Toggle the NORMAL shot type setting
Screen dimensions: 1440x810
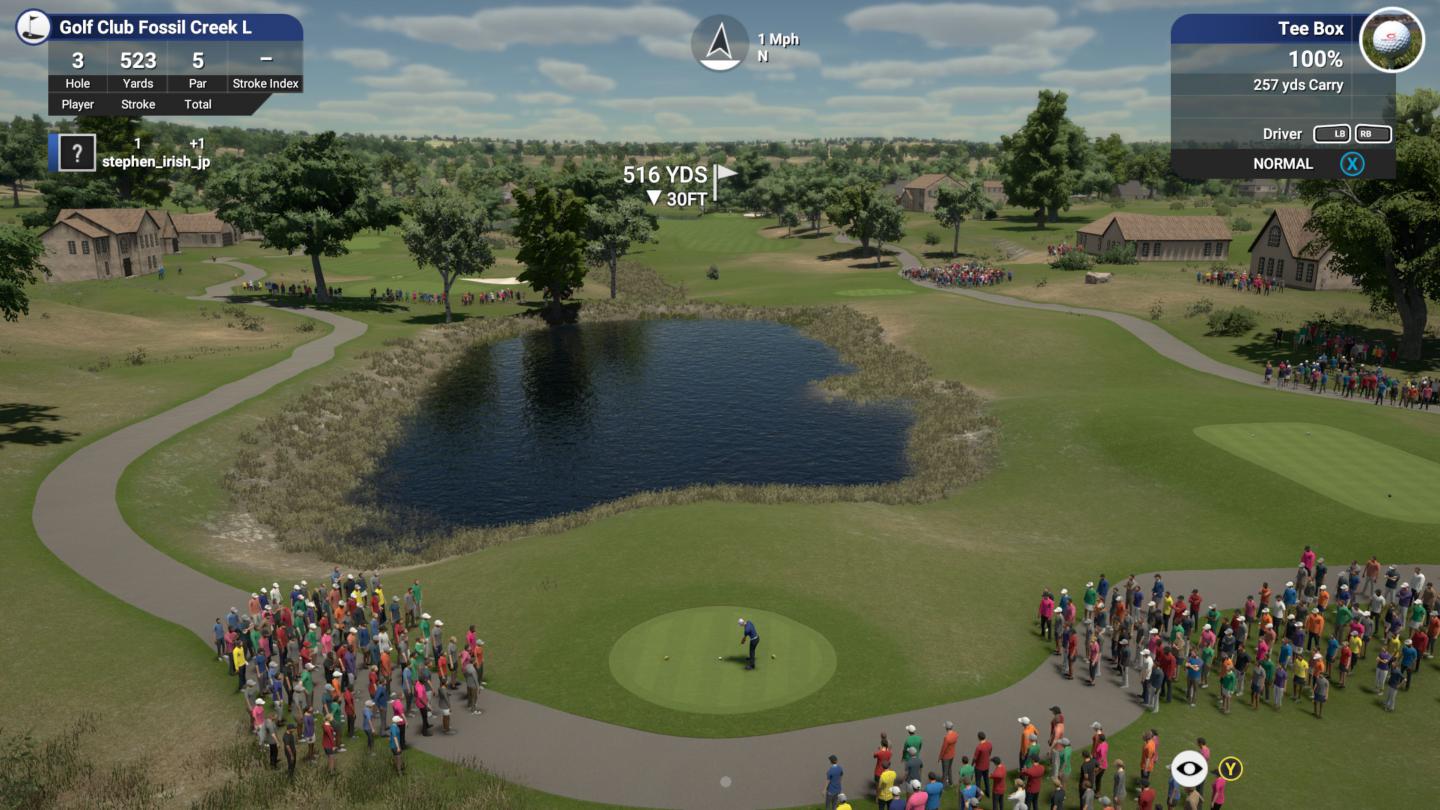(1284, 163)
